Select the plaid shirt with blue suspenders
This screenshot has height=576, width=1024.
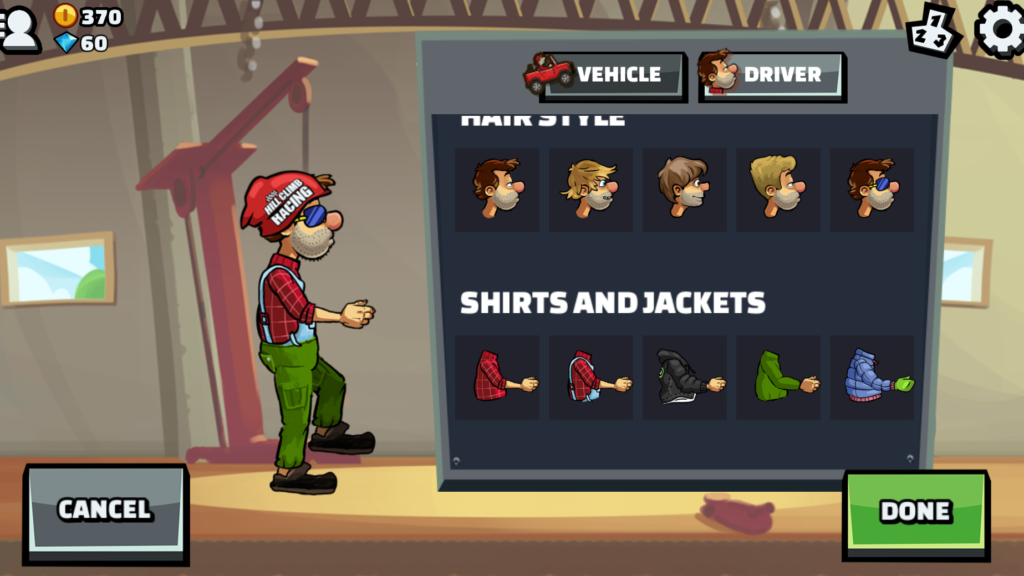click(591, 377)
